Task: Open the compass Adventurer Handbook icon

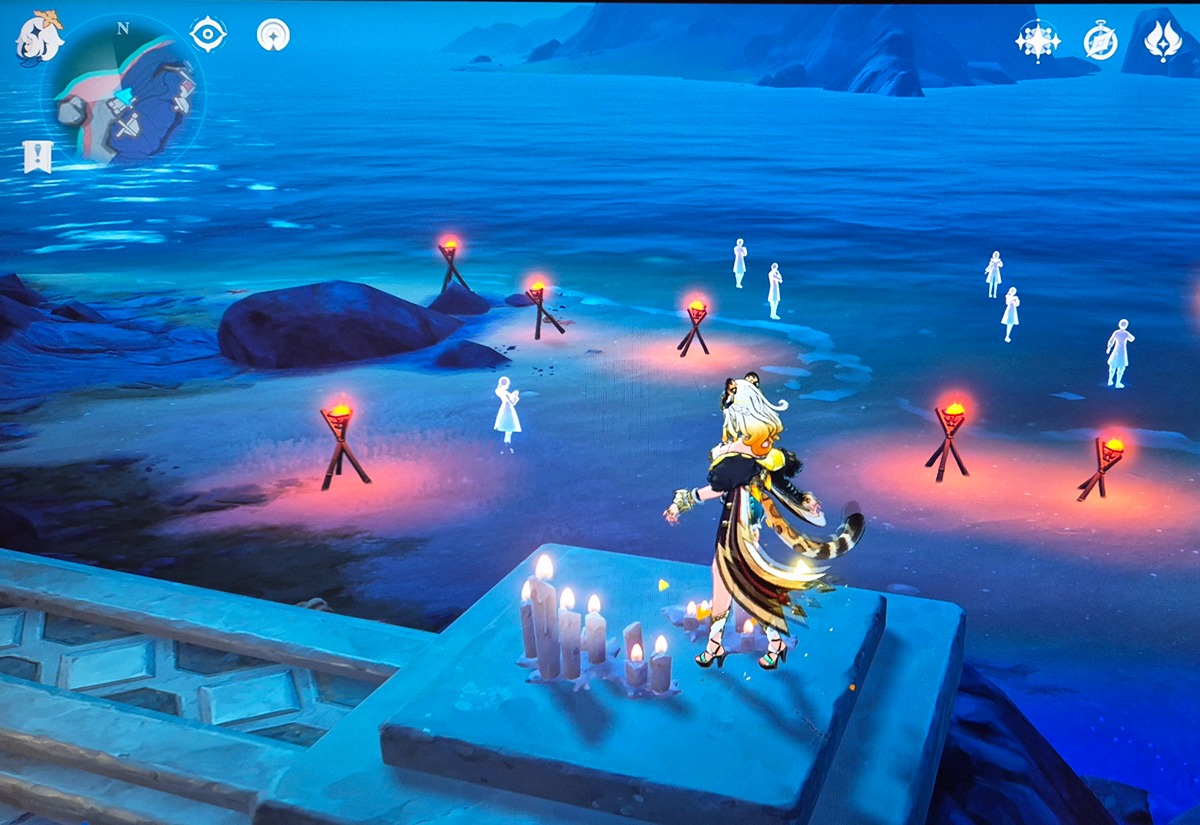Action: [x=1100, y=41]
